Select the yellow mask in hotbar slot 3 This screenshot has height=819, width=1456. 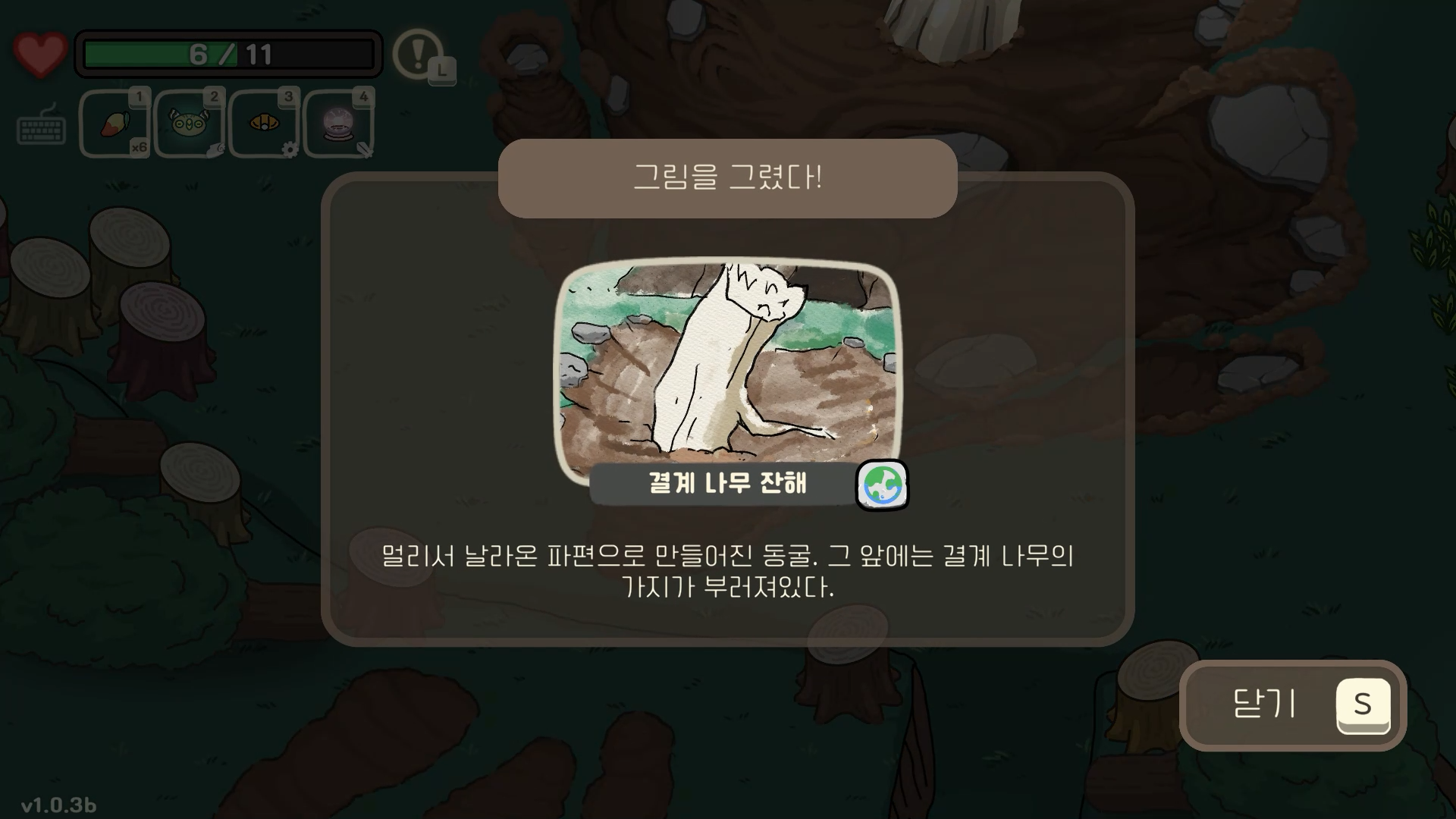point(263,121)
